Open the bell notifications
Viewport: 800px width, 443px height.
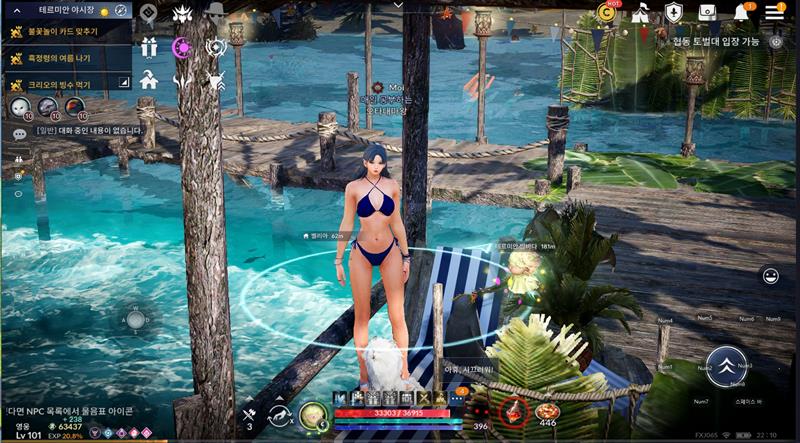[x=742, y=12]
